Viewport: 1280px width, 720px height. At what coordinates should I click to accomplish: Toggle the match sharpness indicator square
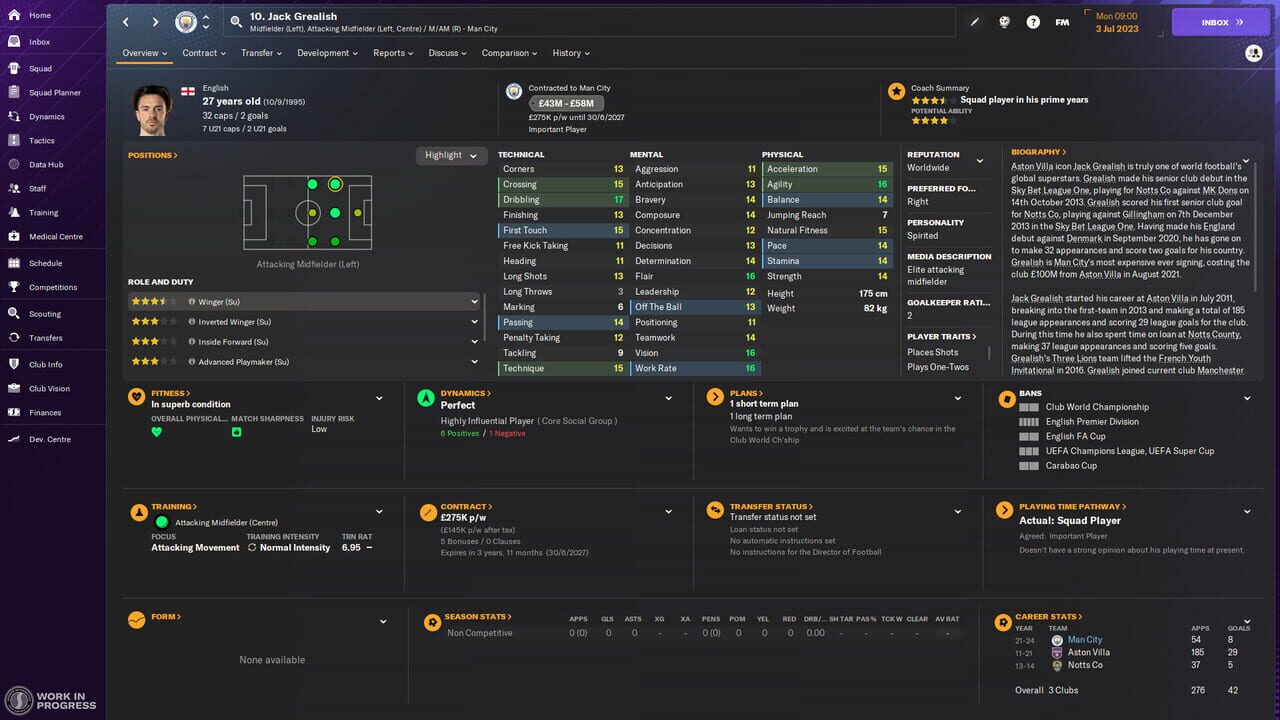pos(236,432)
